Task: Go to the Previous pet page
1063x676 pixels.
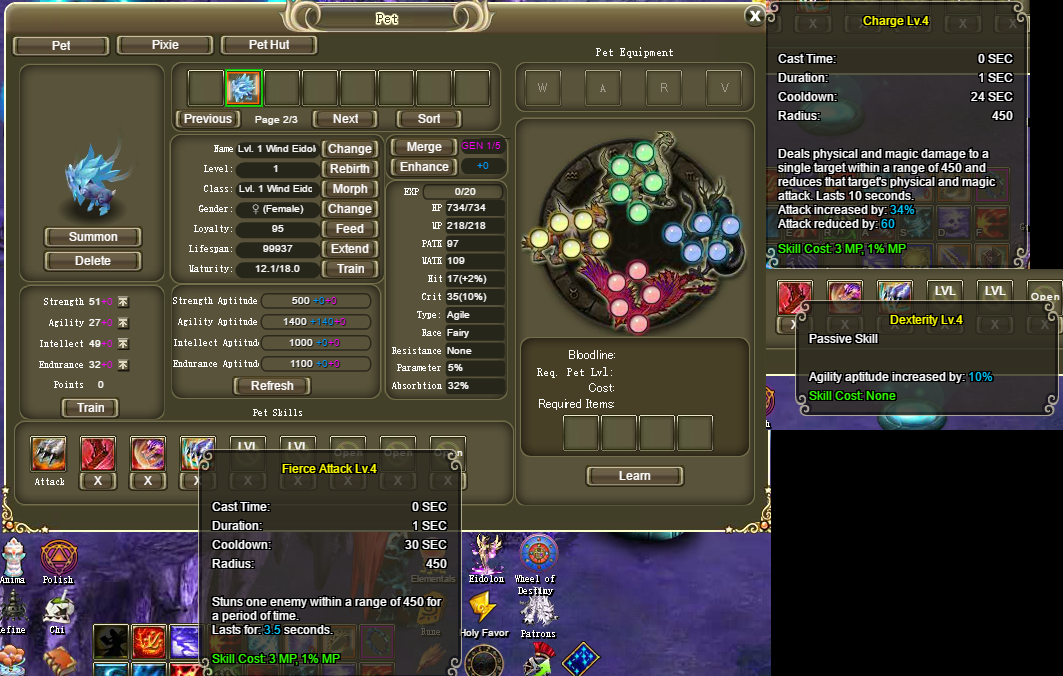Action: (x=208, y=119)
